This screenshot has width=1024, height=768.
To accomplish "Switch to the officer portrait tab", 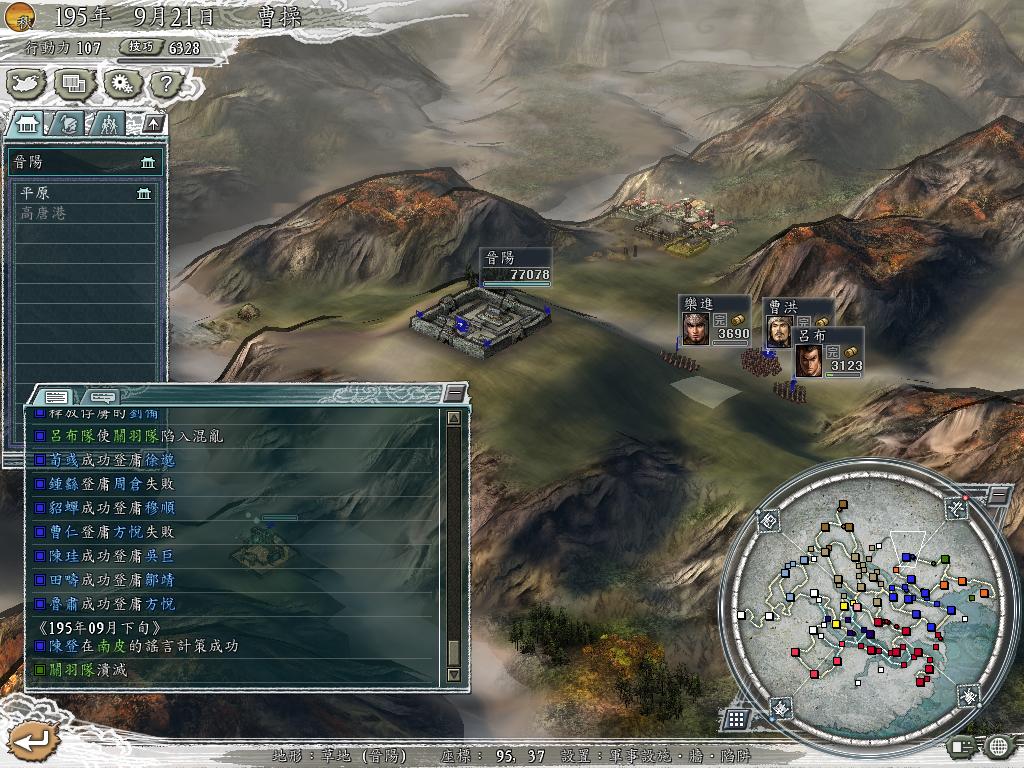I will point(68,124).
